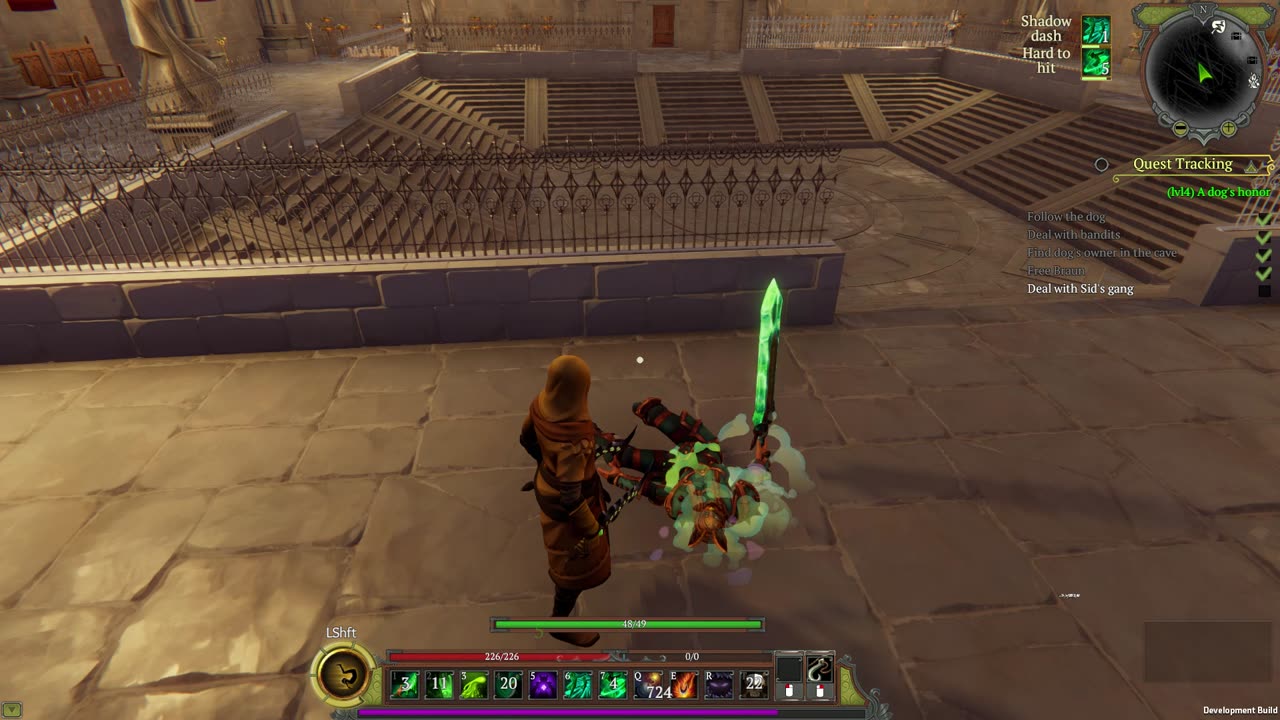Click the Shadow dash buff icon
The width and height of the screenshot is (1280, 720).
[x=1096, y=31]
